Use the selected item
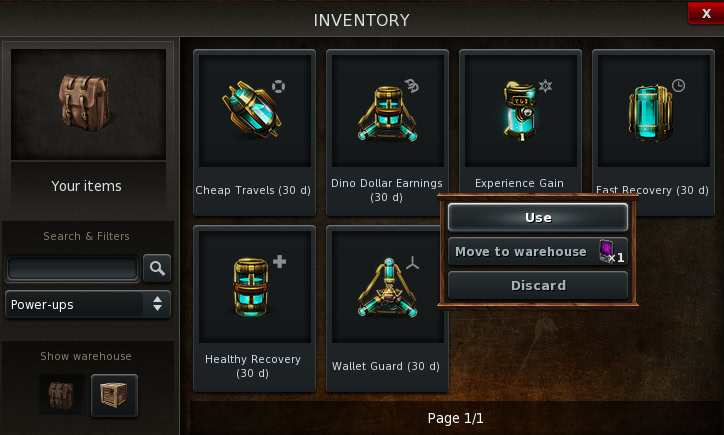The image size is (724, 435). coord(538,217)
